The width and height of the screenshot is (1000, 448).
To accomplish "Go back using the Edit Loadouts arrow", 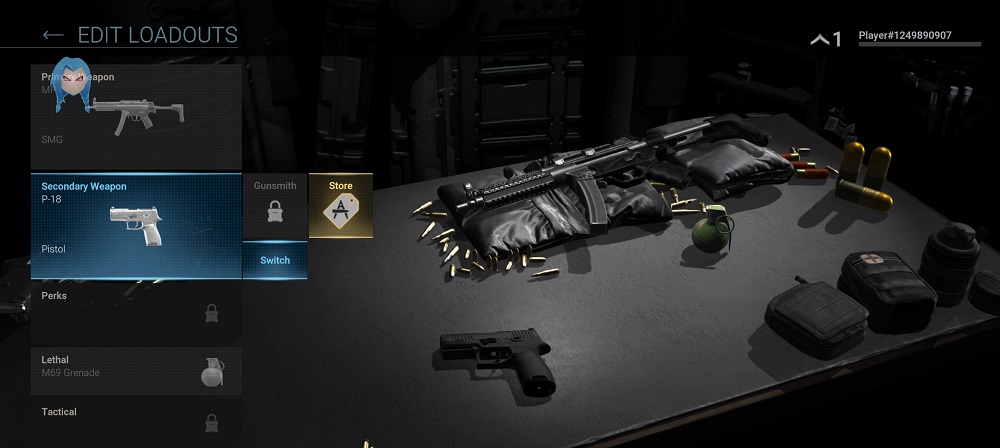I will point(53,36).
